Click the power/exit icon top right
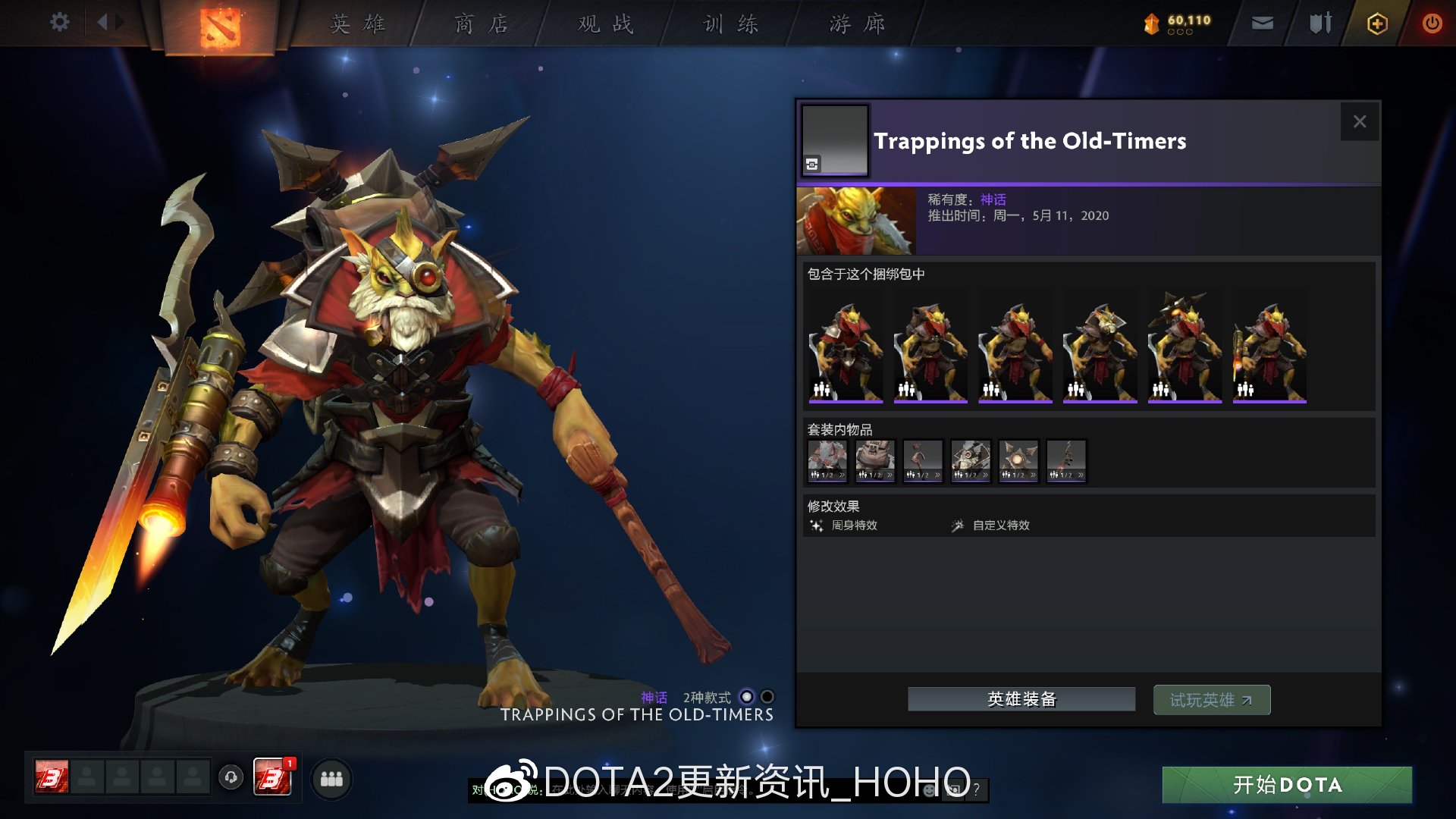The image size is (1456, 819). 1432,23
